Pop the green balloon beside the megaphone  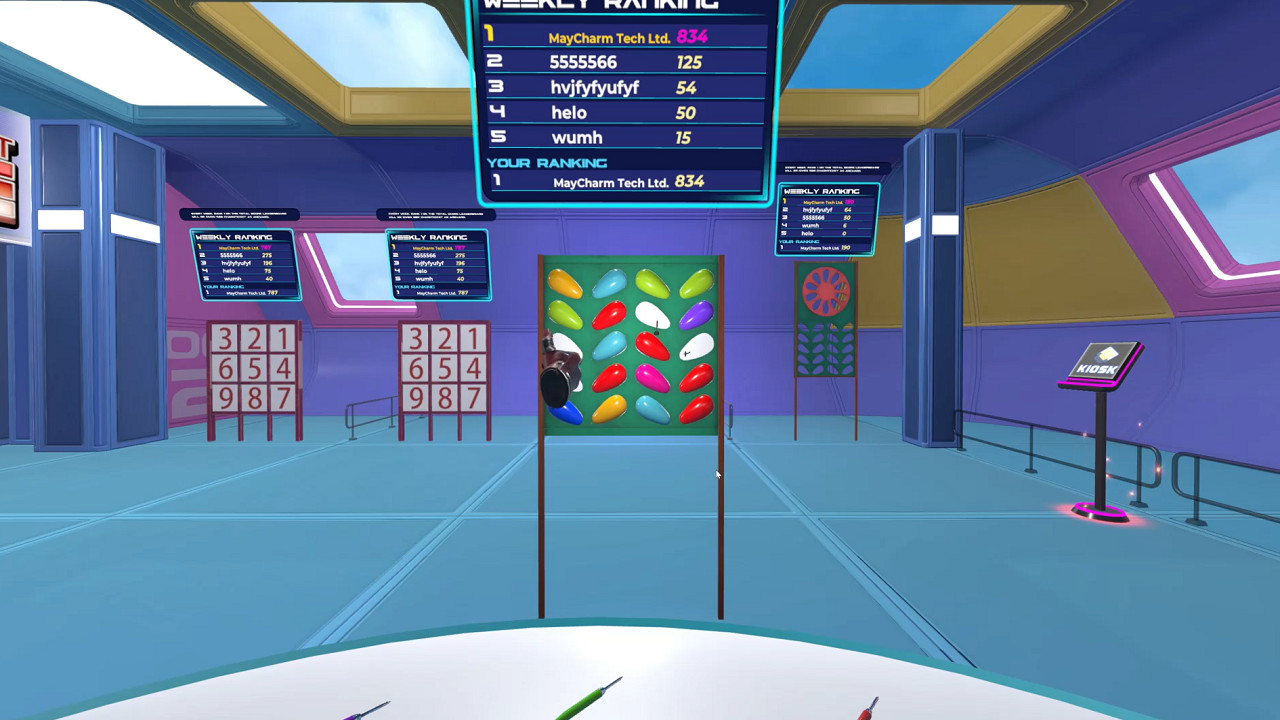(565, 316)
